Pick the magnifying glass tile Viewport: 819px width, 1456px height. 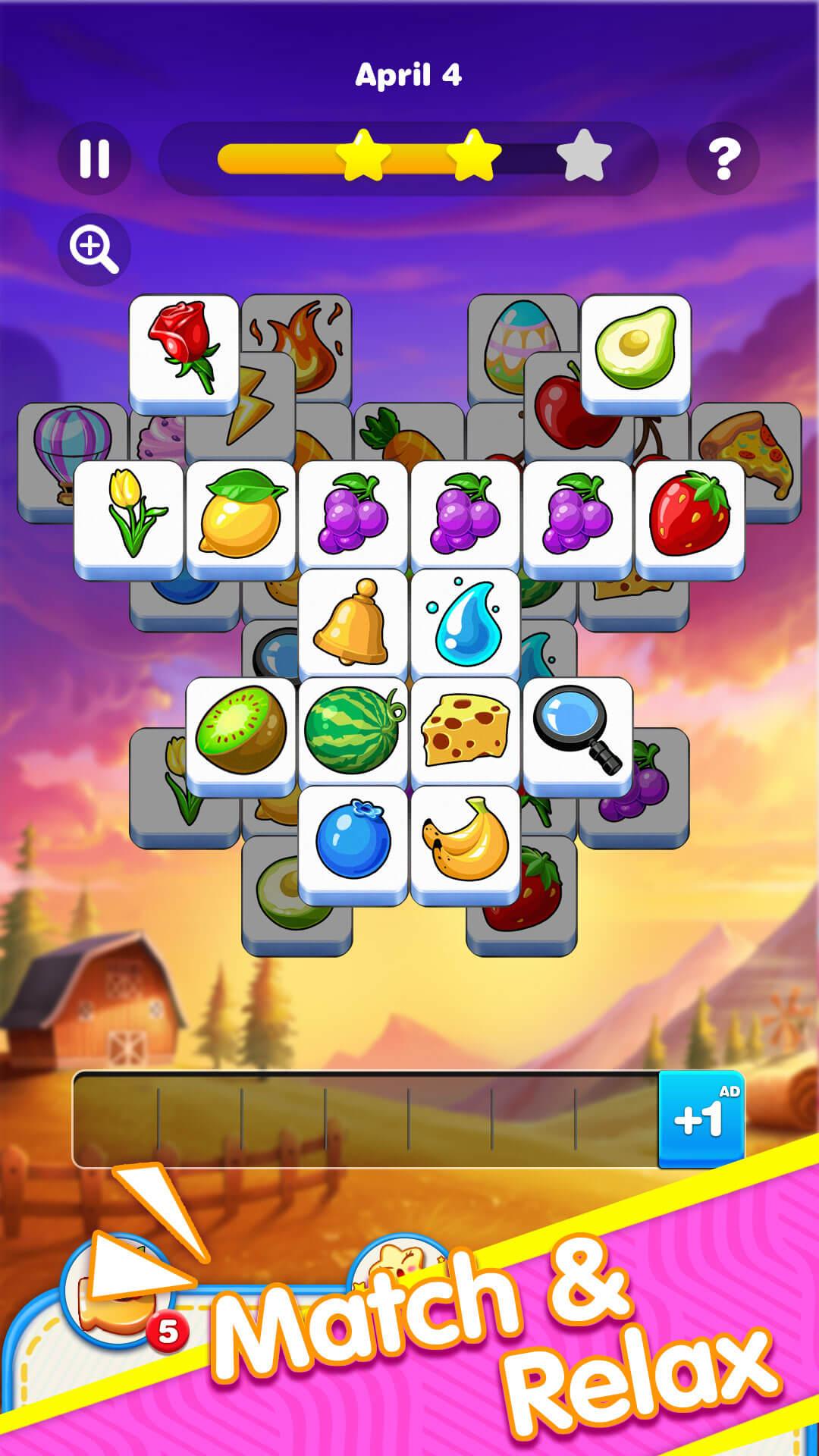pyautogui.click(x=577, y=733)
